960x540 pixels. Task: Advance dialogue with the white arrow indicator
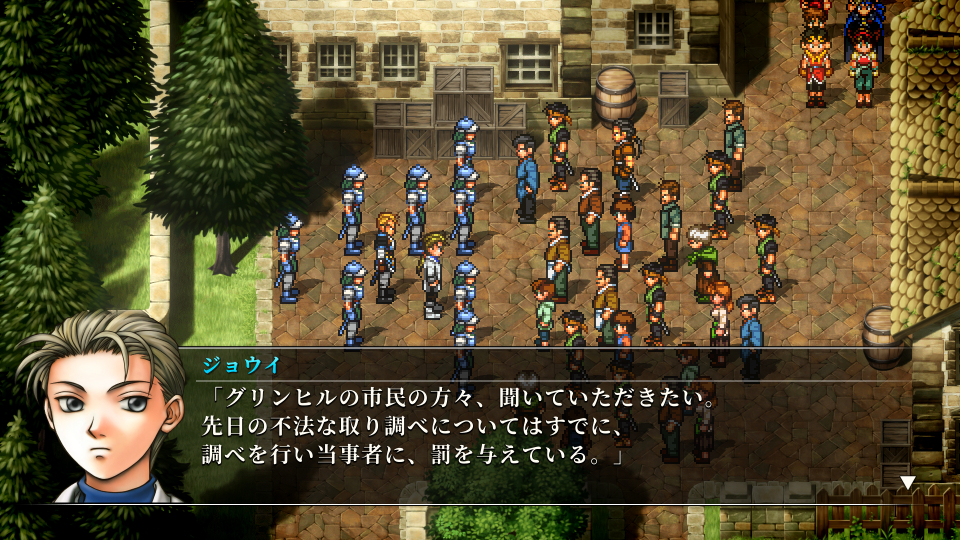907,482
